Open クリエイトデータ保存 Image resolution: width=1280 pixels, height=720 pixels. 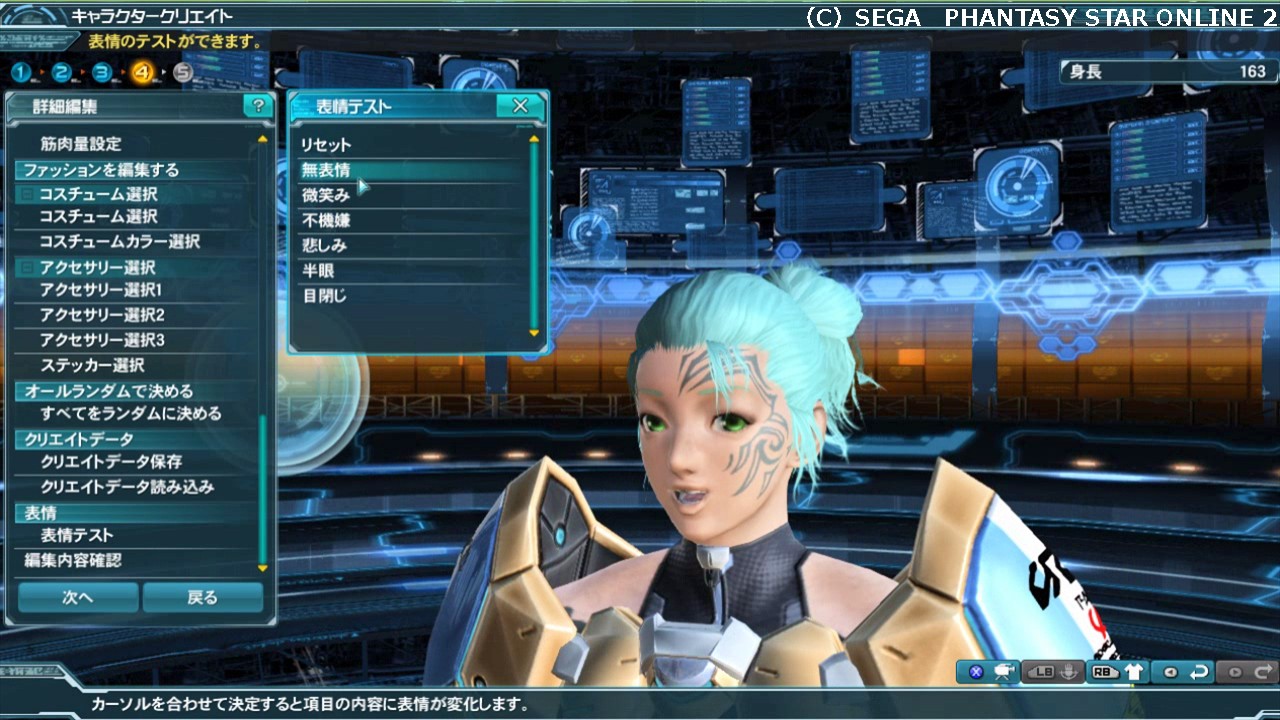point(111,462)
